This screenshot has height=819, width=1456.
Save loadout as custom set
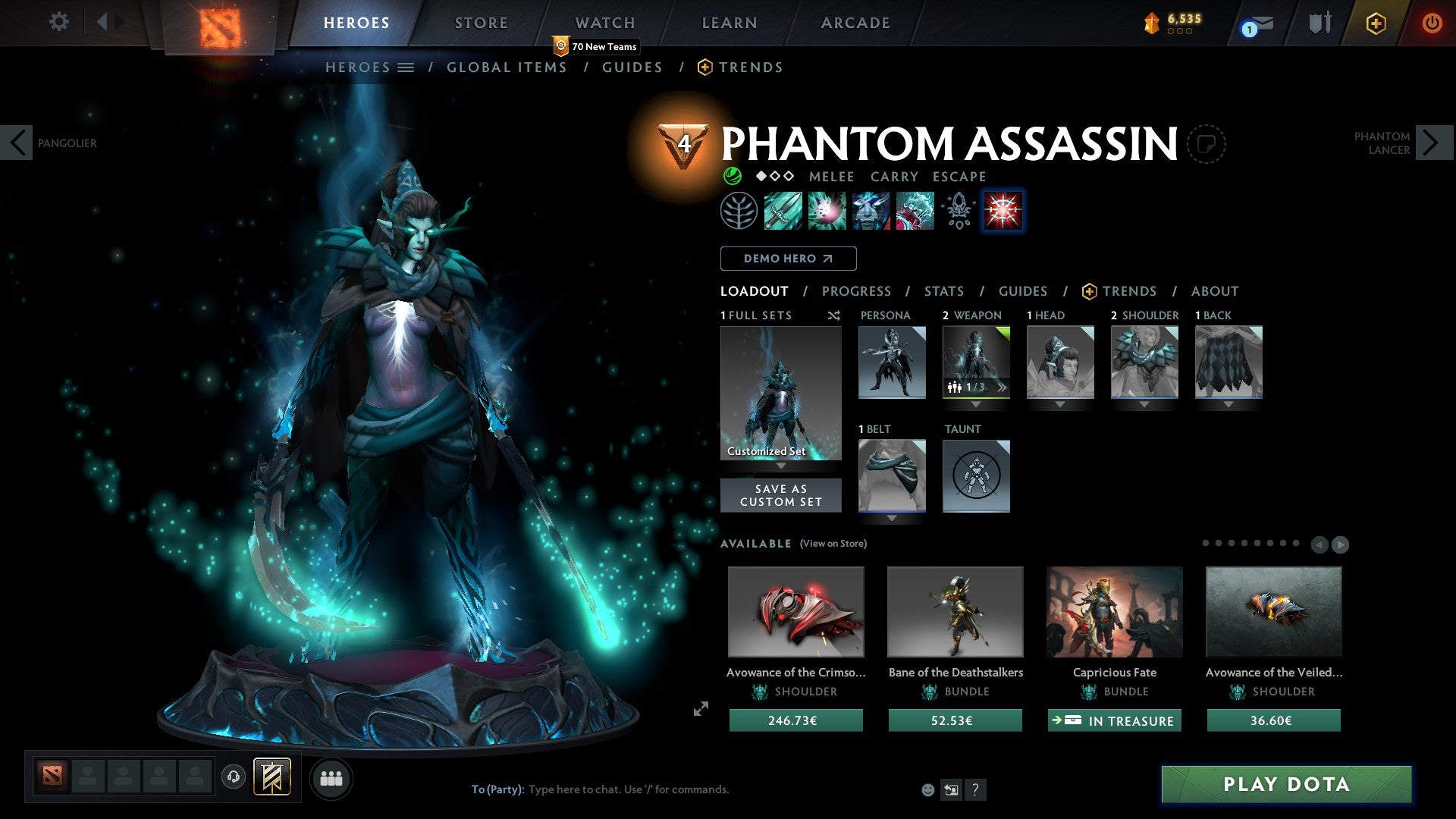click(x=780, y=495)
